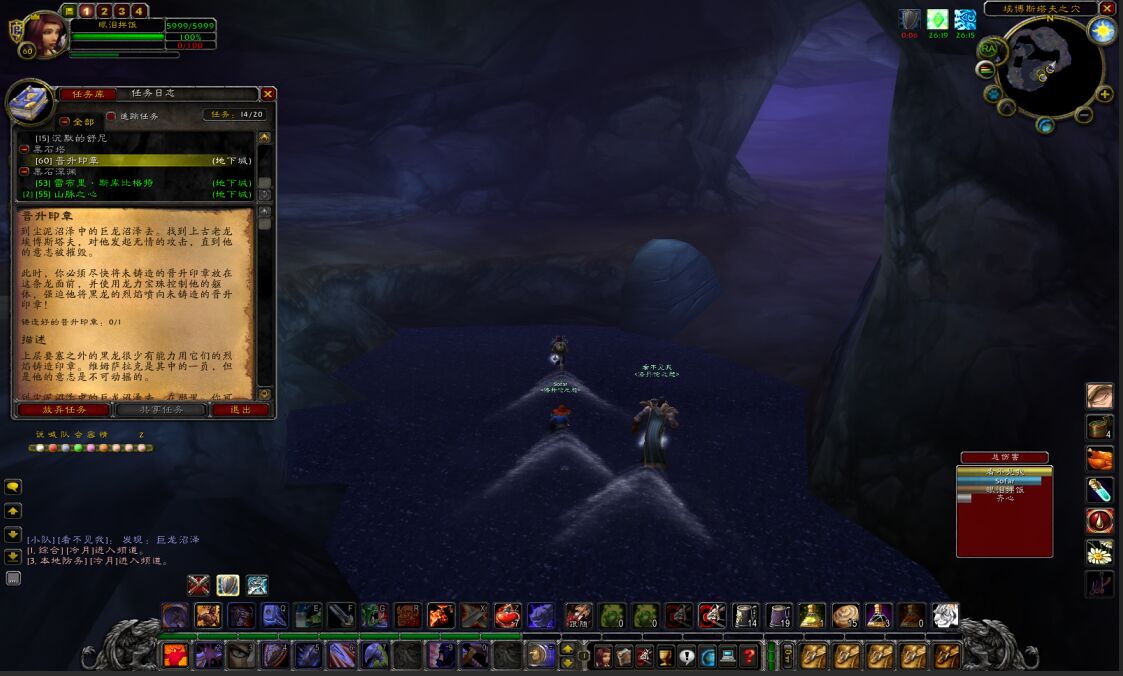Click the 放弃任务 abandon quest button
1123x676 pixels.
[65, 410]
